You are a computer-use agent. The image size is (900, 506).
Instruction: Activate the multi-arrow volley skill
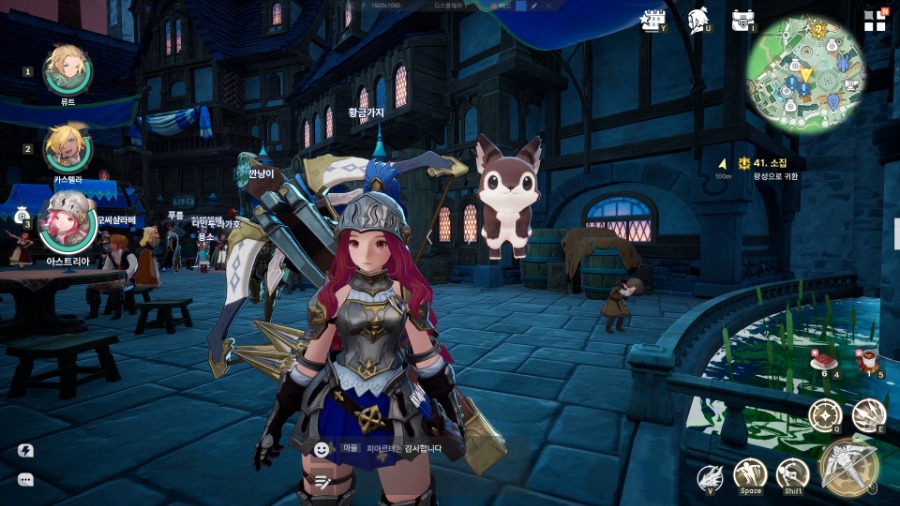pyautogui.click(x=868, y=415)
